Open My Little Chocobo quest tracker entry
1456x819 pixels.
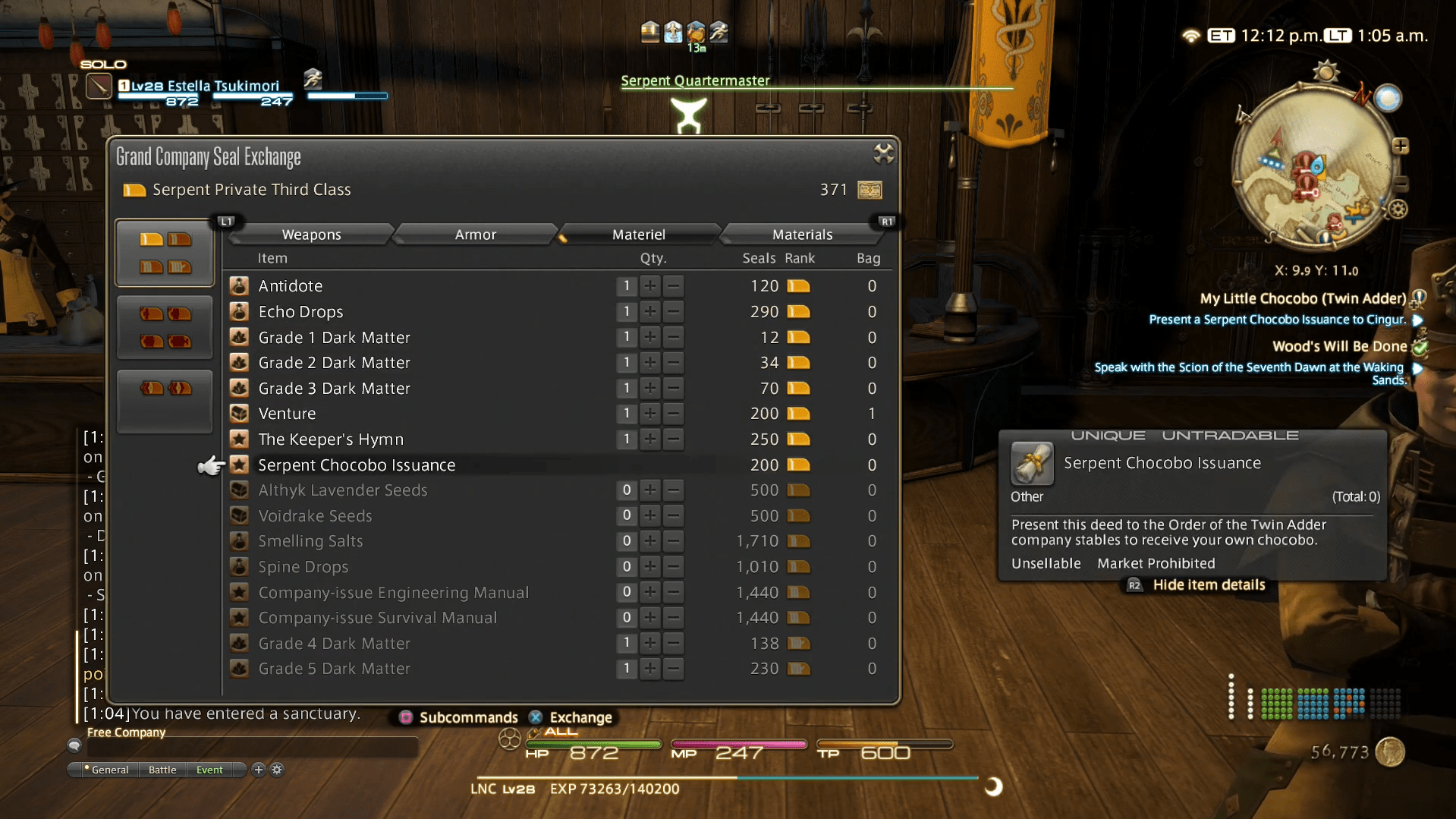1302,299
